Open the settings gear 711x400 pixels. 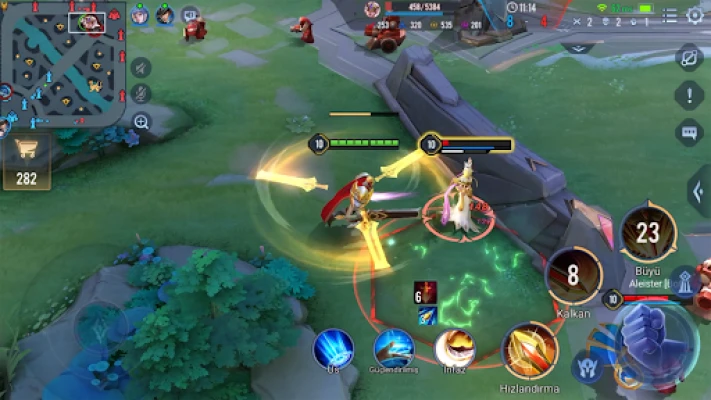pyautogui.click(x=694, y=15)
